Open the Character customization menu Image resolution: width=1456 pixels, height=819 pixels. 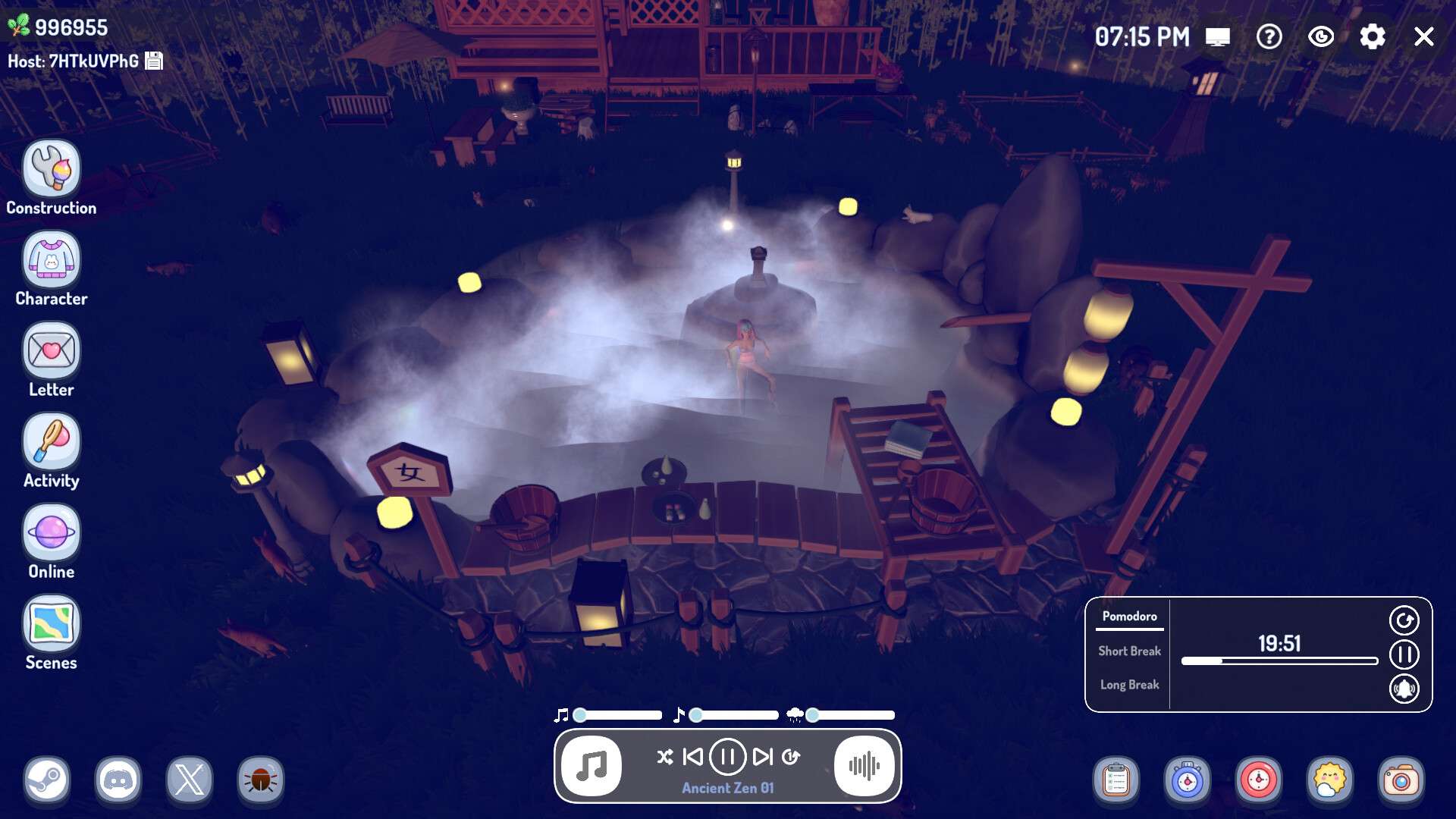(51, 260)
